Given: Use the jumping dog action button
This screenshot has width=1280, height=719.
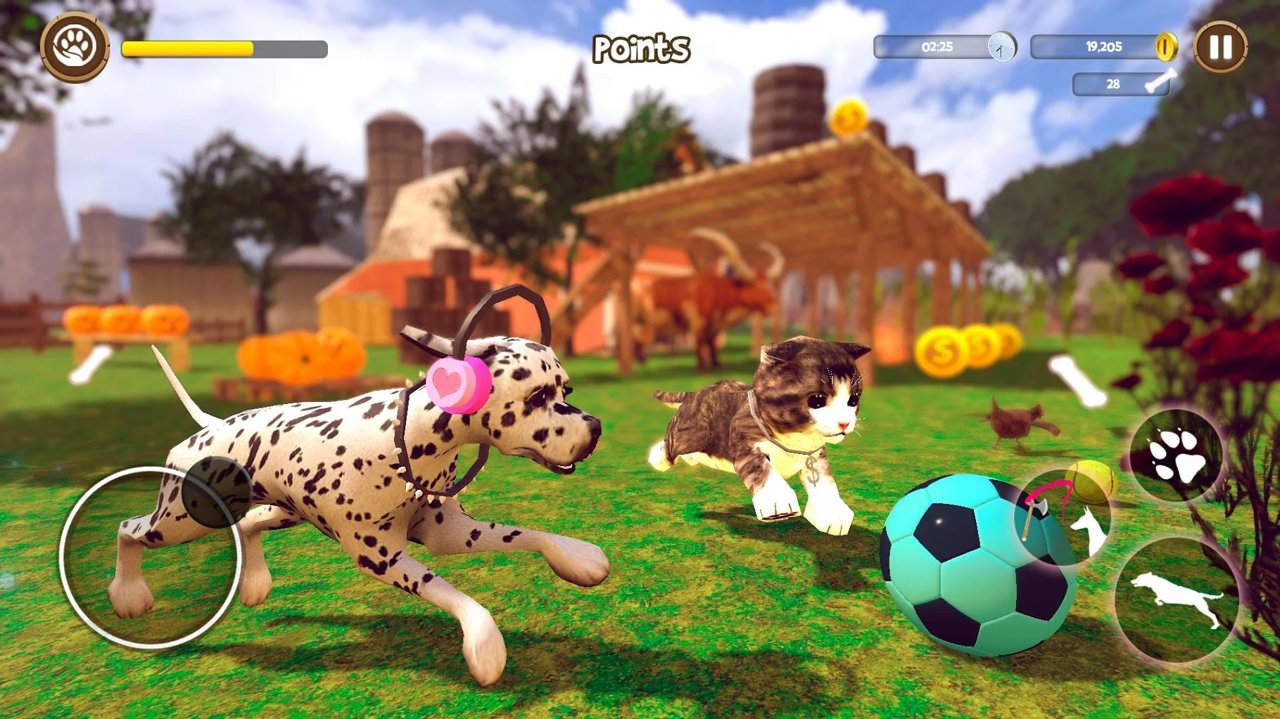Looking at the screenshot, I should coord(1176,598).
